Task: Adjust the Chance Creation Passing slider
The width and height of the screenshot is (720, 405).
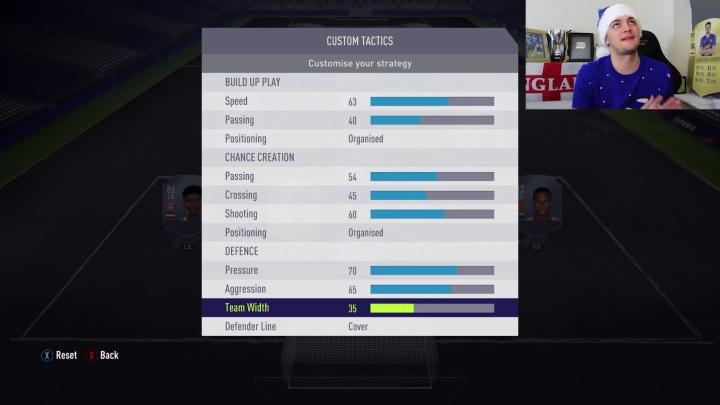Action: (x=431, y=176)
